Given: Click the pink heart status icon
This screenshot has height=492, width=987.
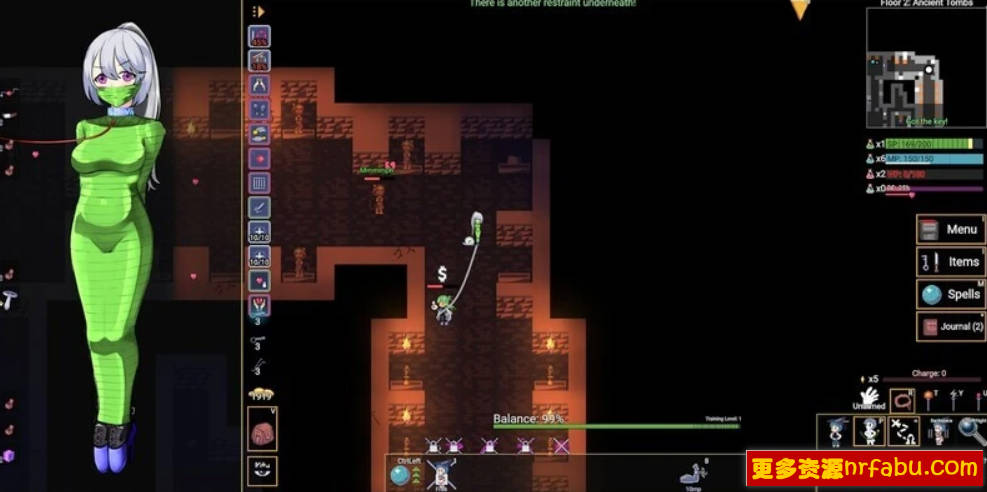Looking at the screenshot, I should [x=259, y=281].
